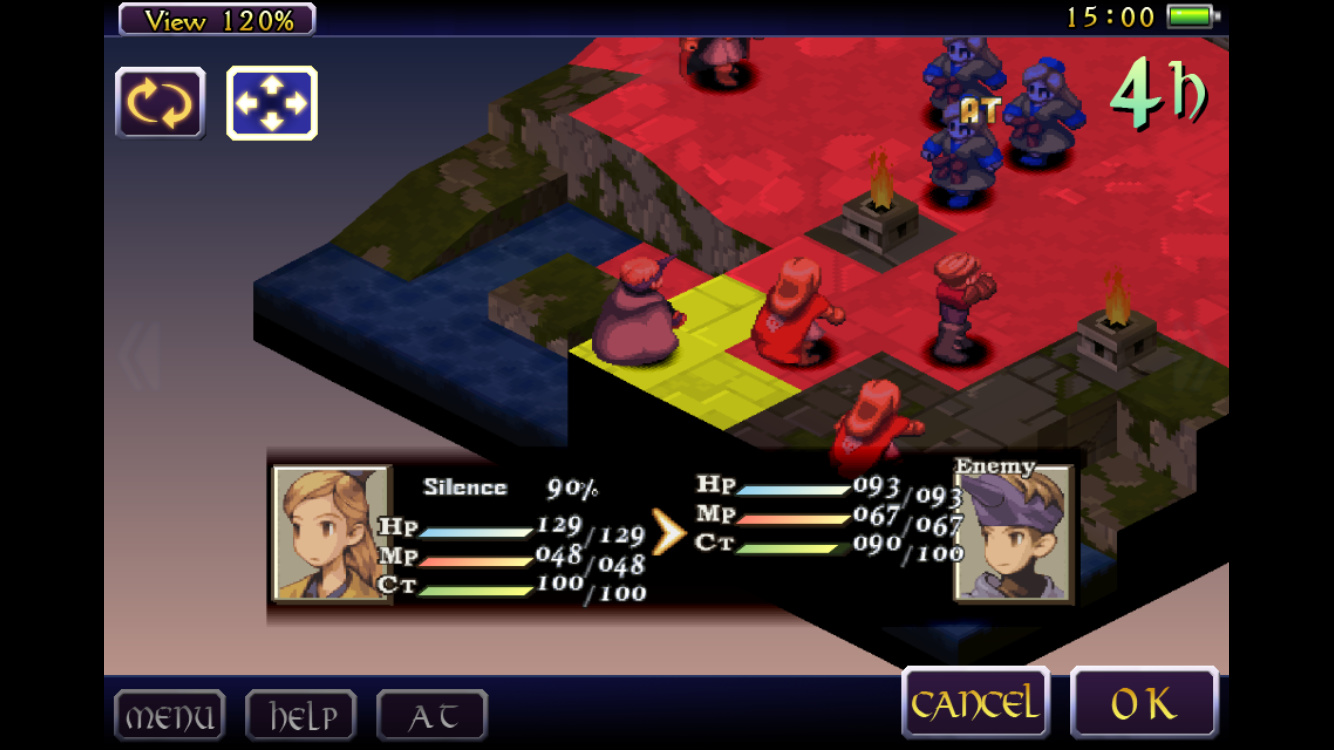Screen dimensions: 1334x750
Task: Show the AT turn order list
Action: point(432,716)
